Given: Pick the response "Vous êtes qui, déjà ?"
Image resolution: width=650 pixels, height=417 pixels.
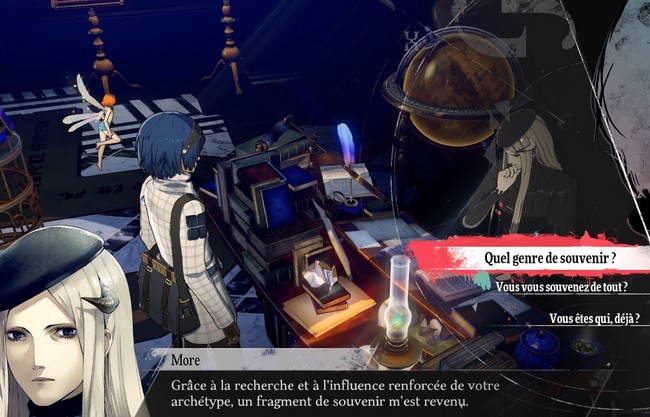Looking at the screenshot, I should pos(593,319).
